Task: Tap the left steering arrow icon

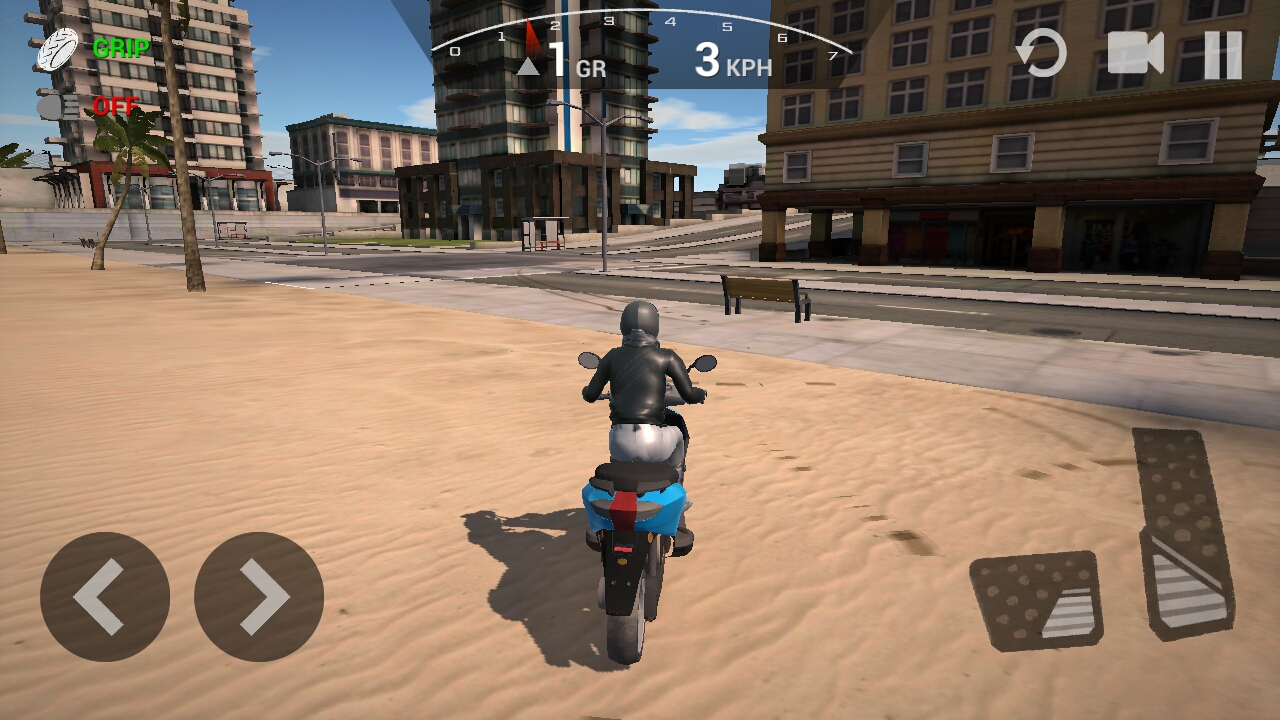Action: click(x=104, y=594)
